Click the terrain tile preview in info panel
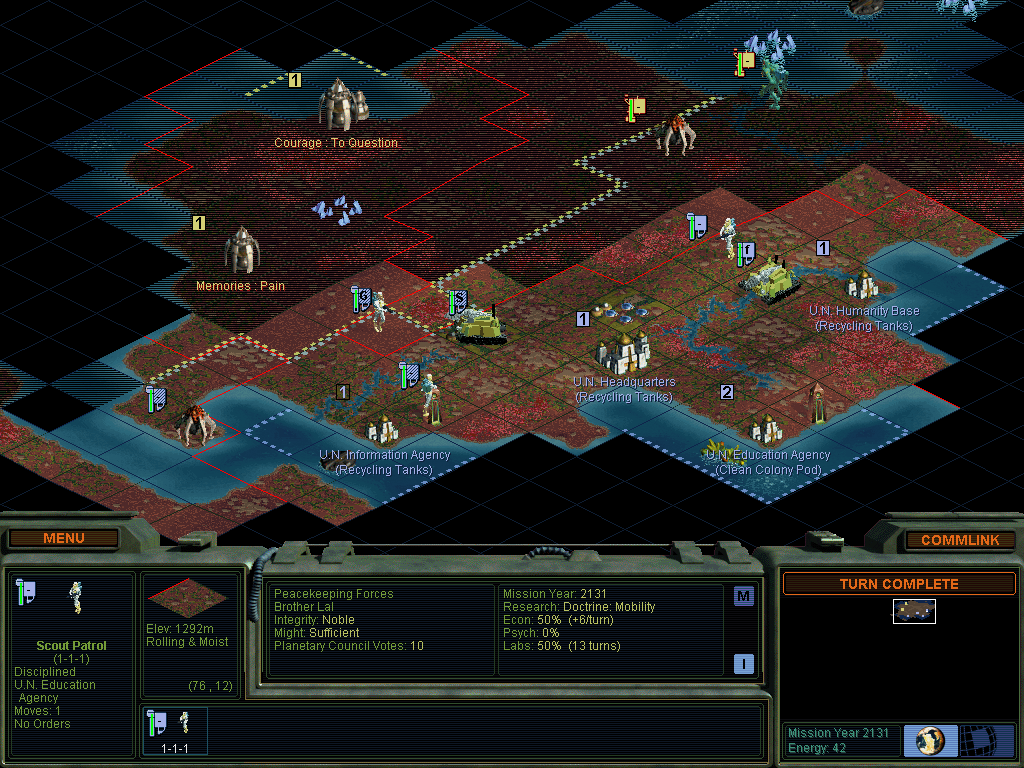Screen dimensions: 1024x768 coord(187,596)
